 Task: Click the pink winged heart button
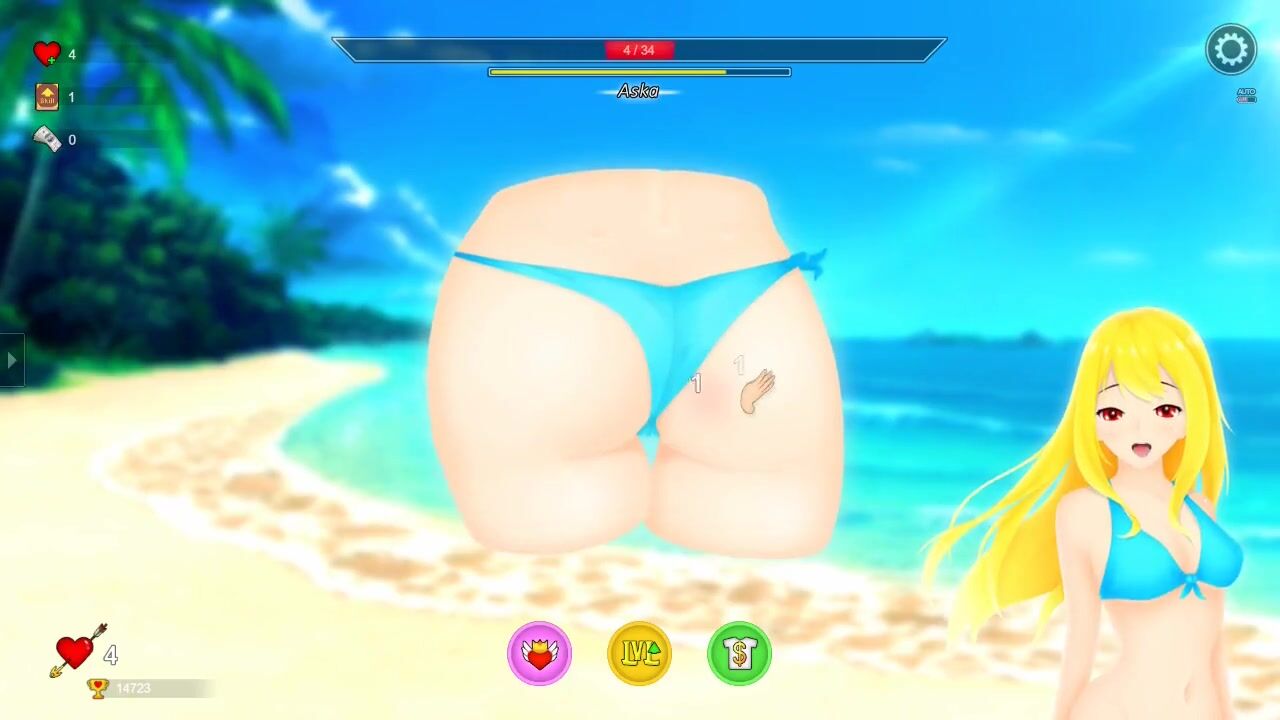click(540, 654)
